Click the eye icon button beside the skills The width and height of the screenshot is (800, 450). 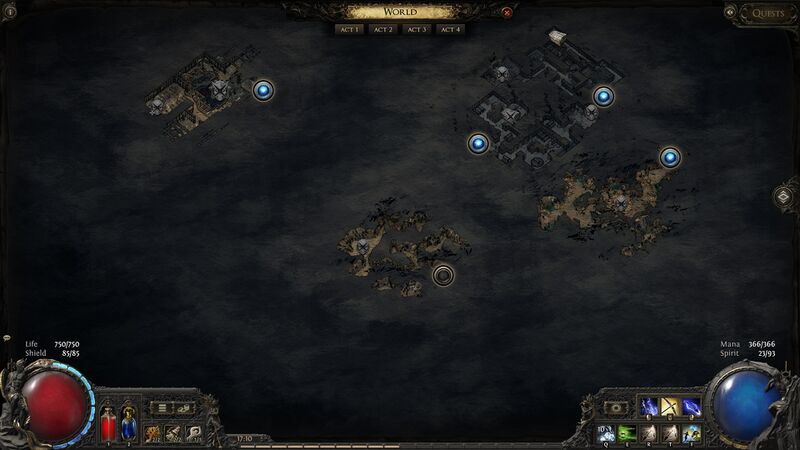coord(616,408)
